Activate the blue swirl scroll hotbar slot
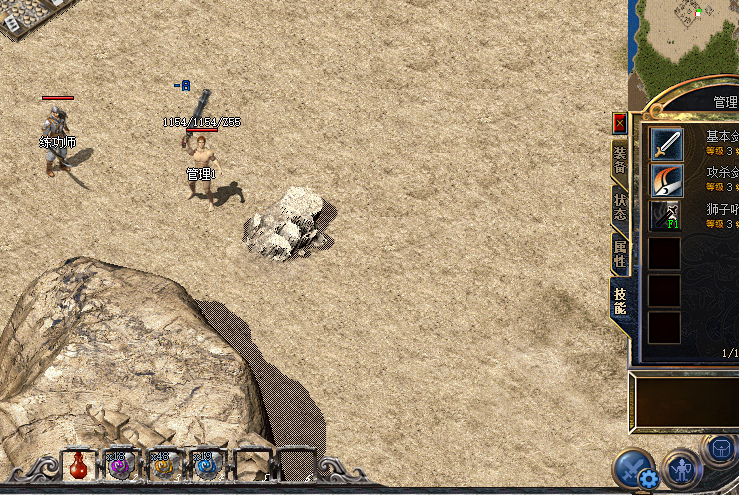Viewport: 739px width, 495px height. click(204, 466)
